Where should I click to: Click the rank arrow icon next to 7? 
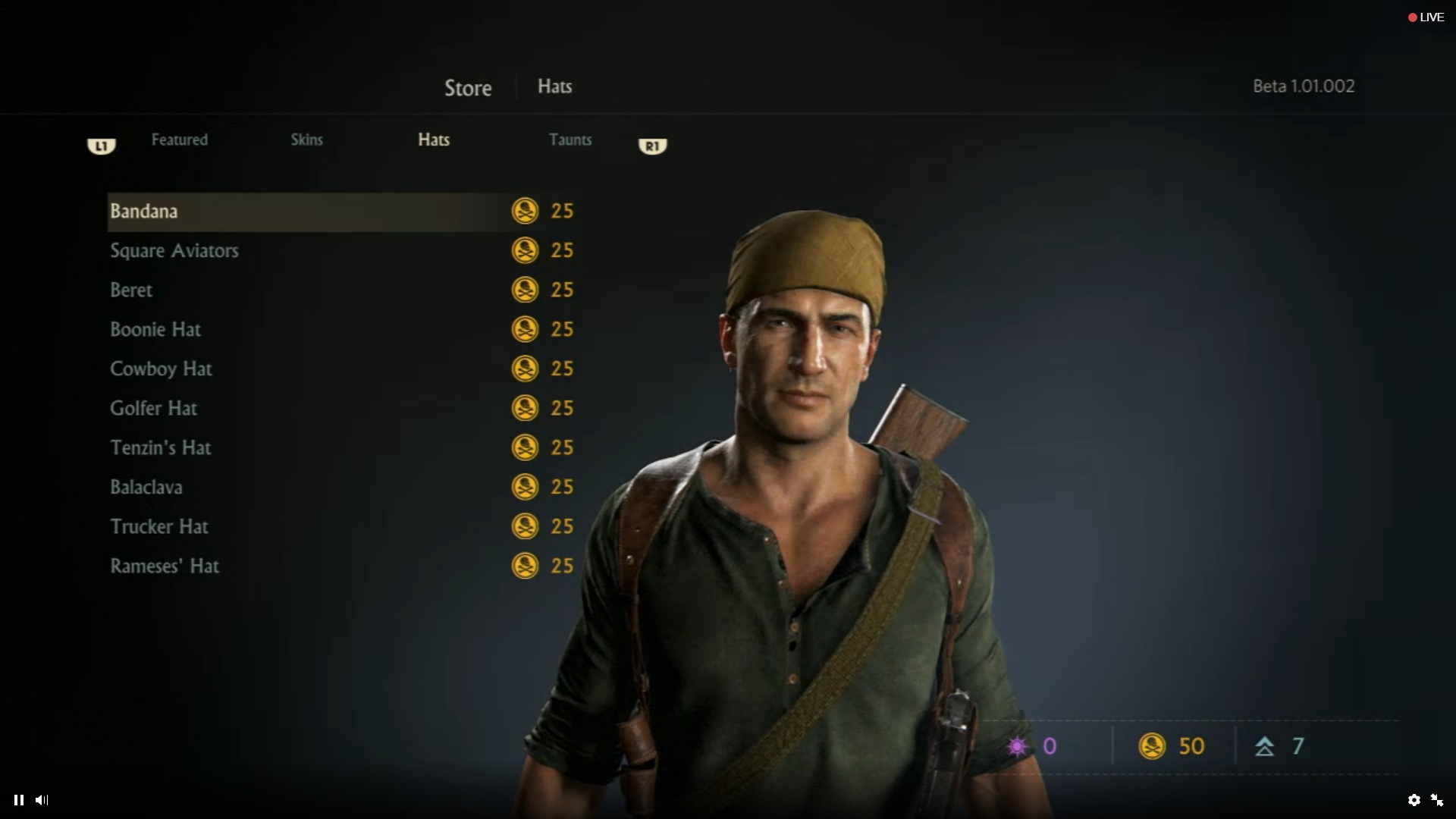[1265, 746]
